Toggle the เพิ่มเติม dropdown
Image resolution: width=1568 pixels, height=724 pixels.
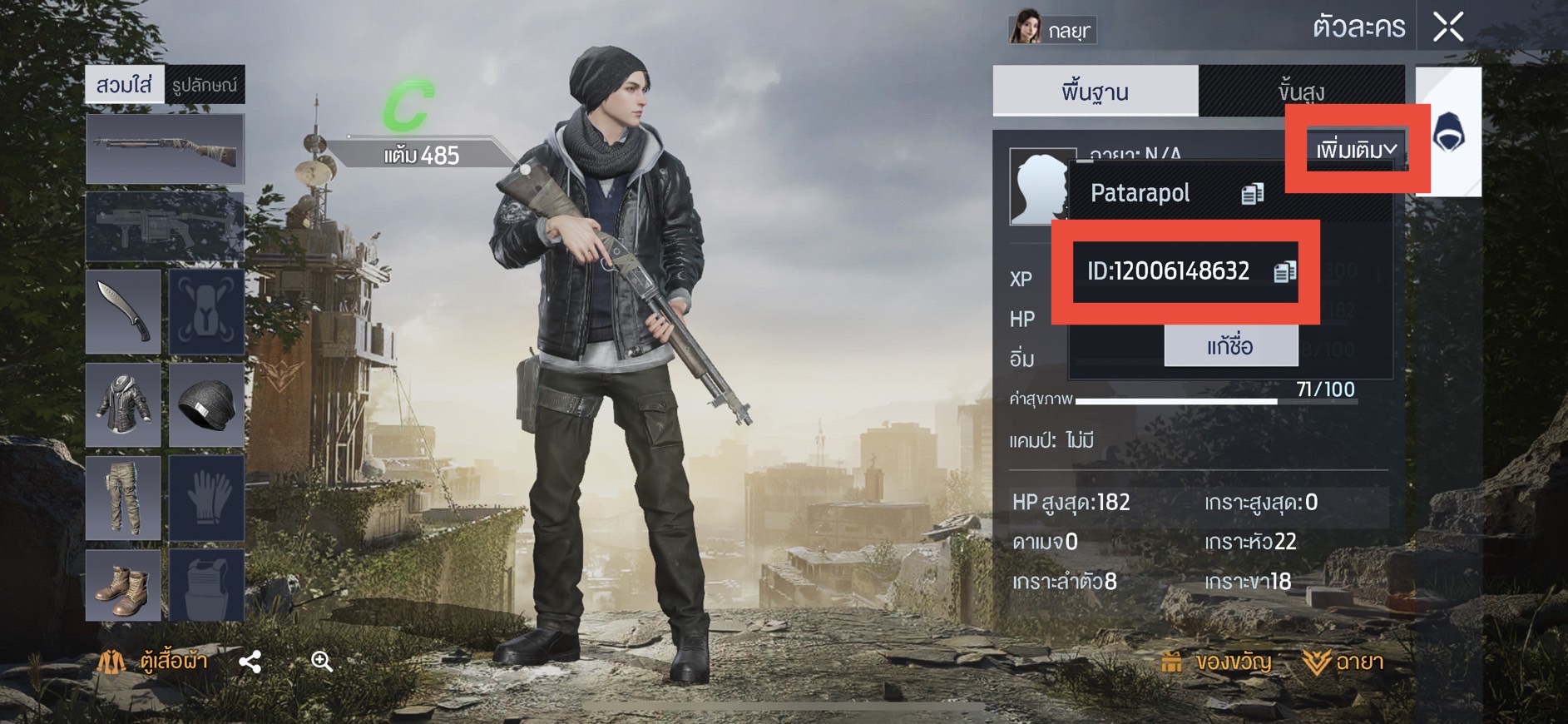click(x=1356, y=151)
